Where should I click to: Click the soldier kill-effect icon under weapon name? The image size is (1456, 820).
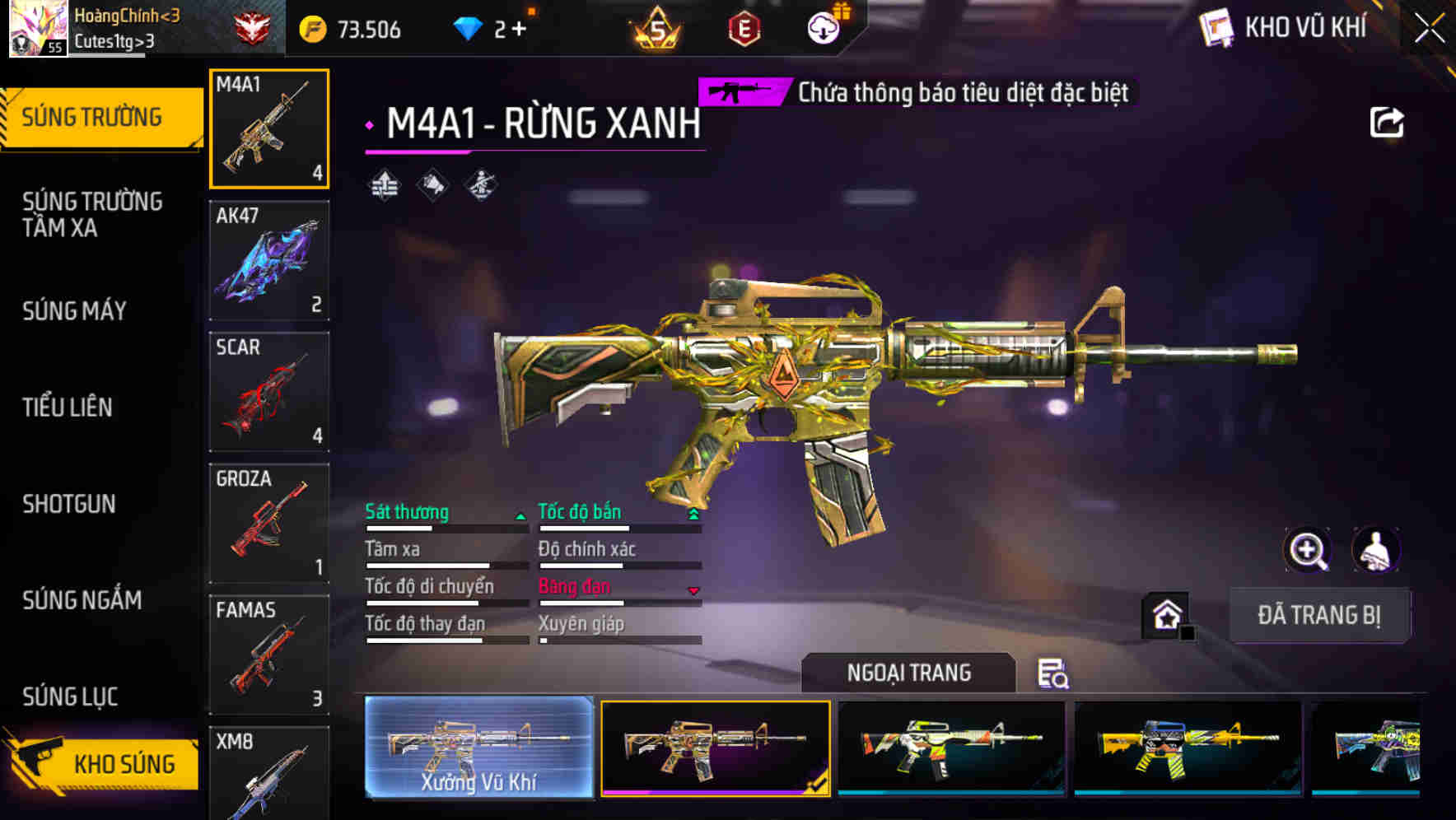coord(480,185)
